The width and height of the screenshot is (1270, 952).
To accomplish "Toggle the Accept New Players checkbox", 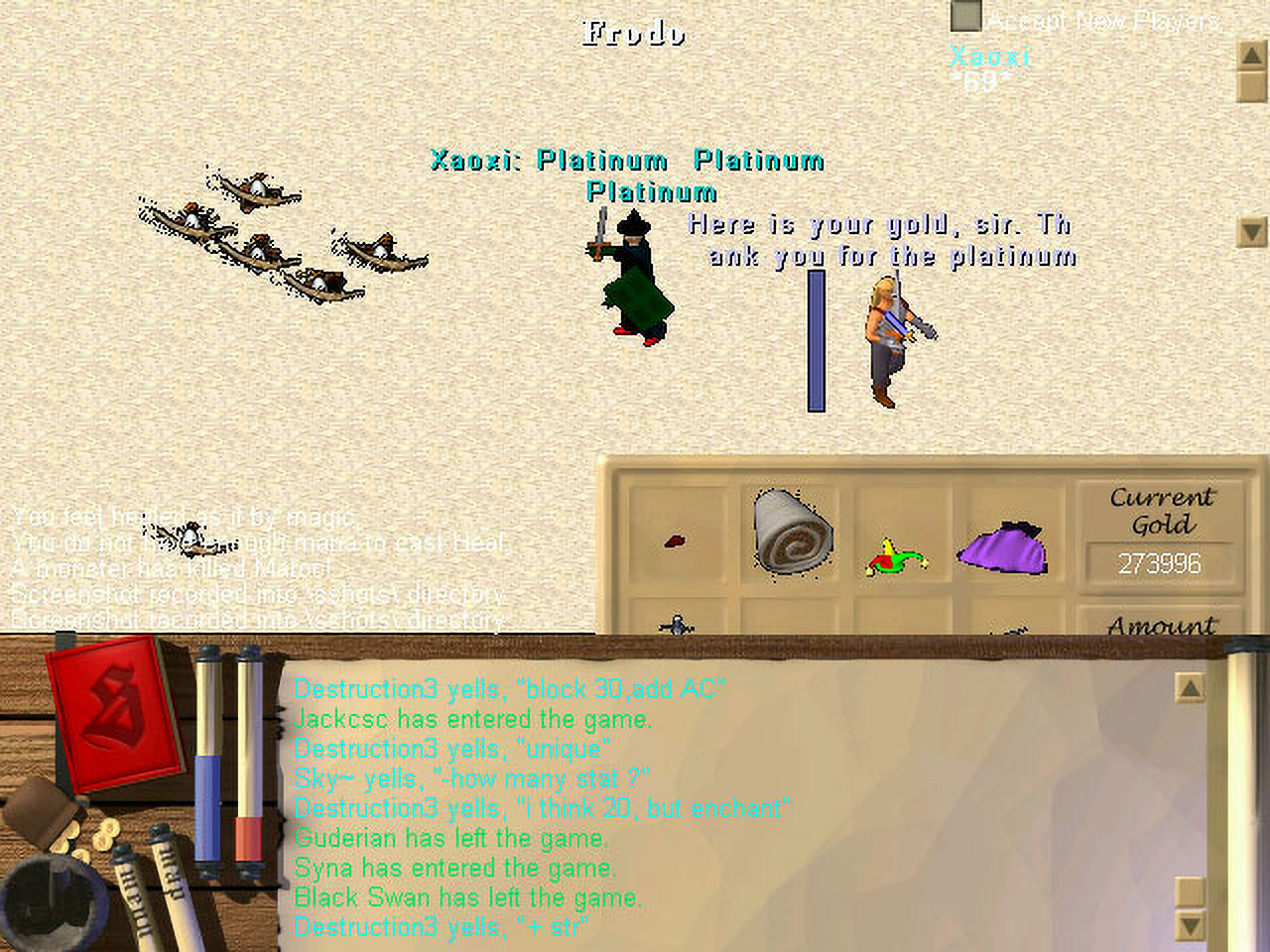I will point(965,16).
